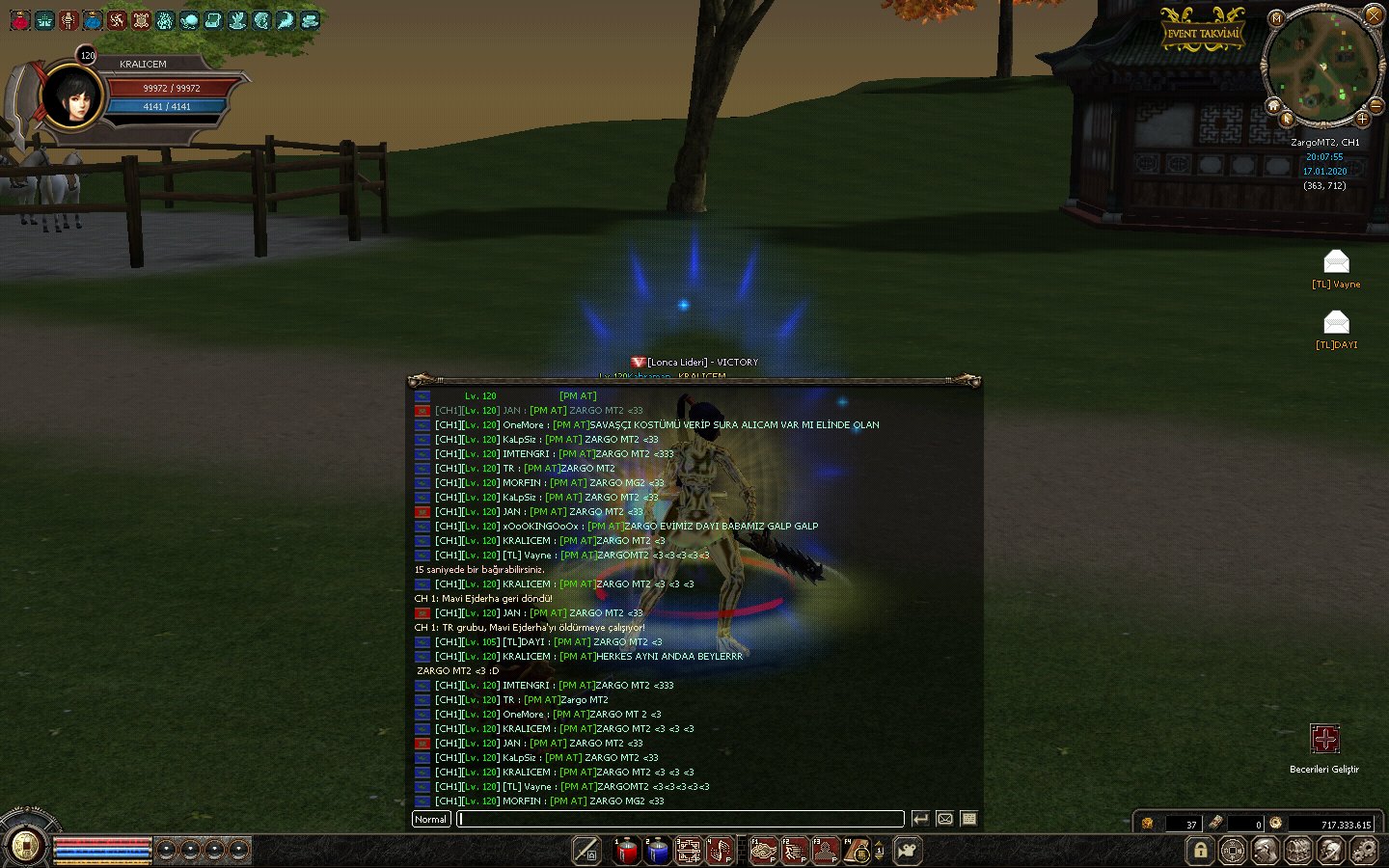Open the envelope messenger button beside chat

pyautogui.click(x=945, y=819)
